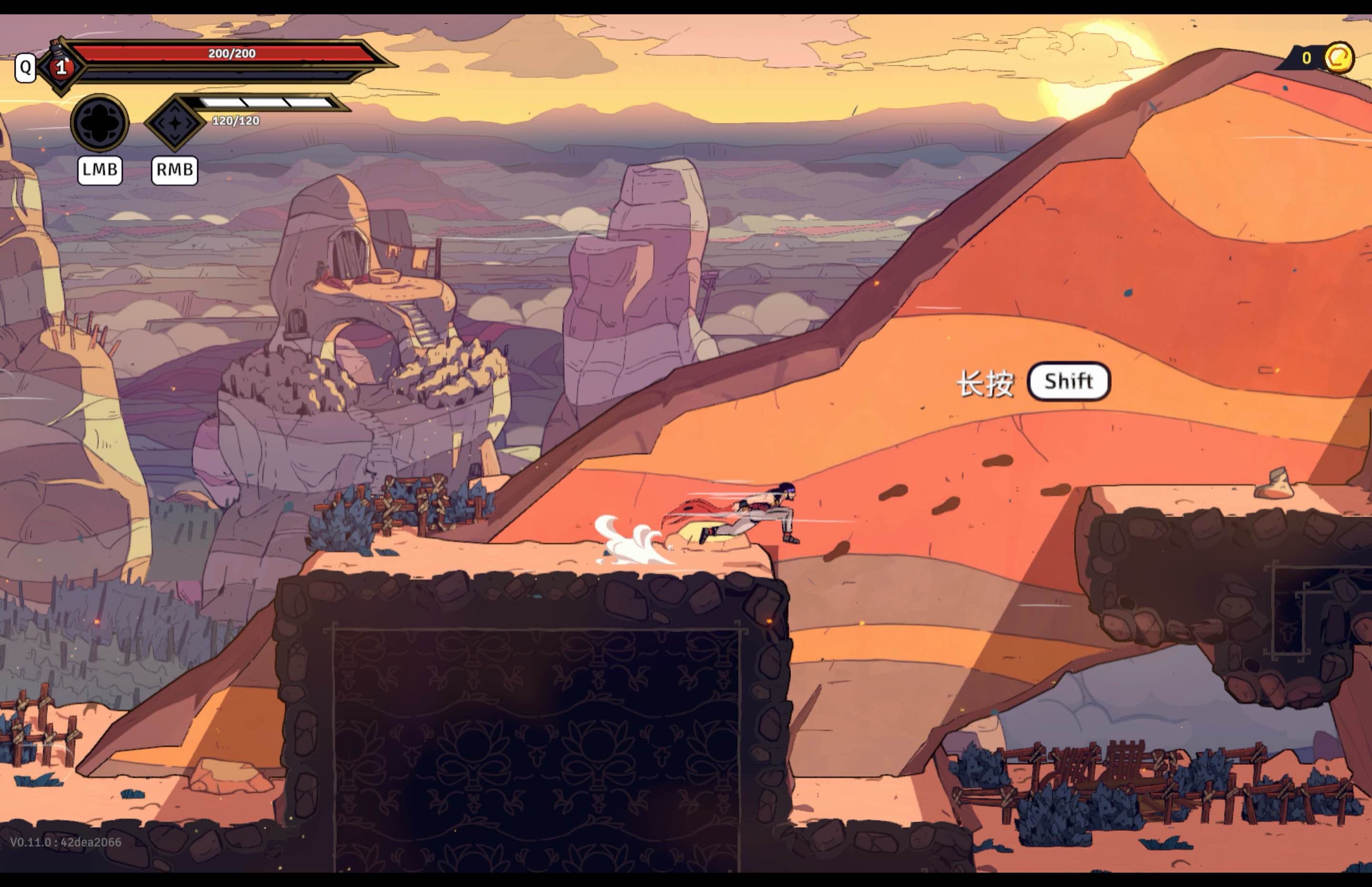
Task: Toggle the RMB keybinding label
Action: click(x=174, y=170)
